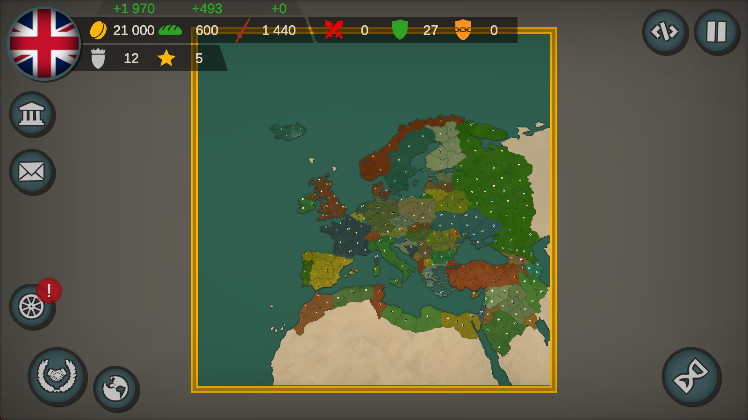Click the code brackets console button
748x420 pixels.
664,31
